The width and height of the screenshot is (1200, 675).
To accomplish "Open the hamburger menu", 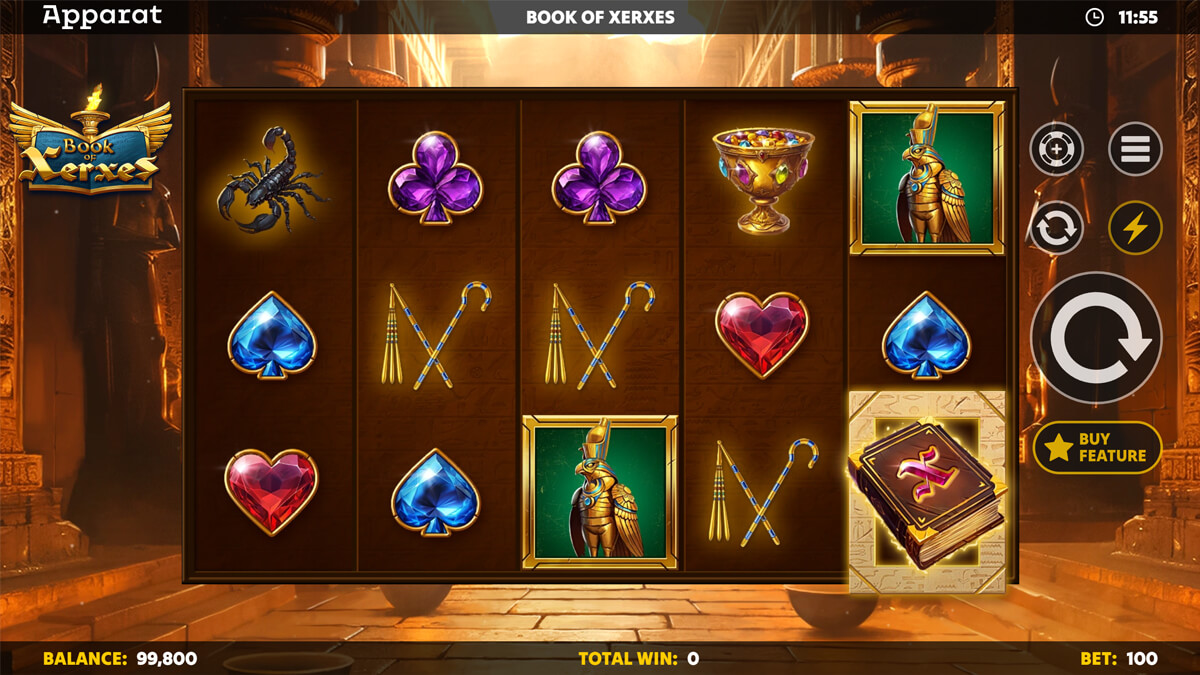I will (x=1135, y=150).
